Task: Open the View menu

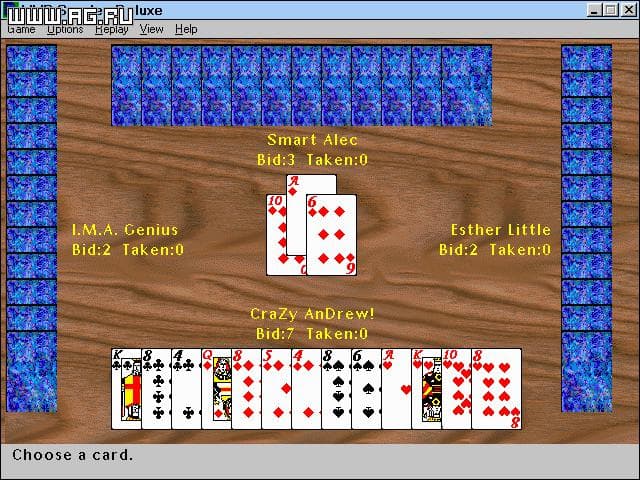Action: click(152, 29)
